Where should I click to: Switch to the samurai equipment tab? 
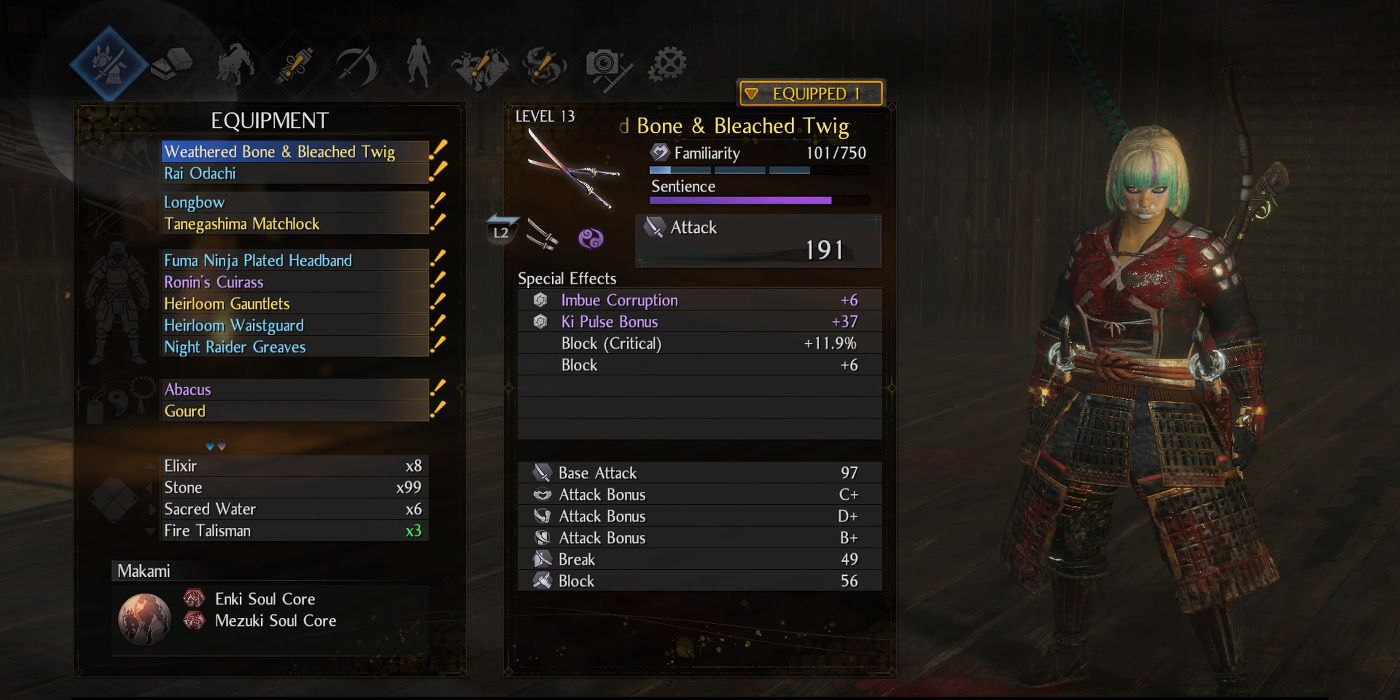click(103, 64)
